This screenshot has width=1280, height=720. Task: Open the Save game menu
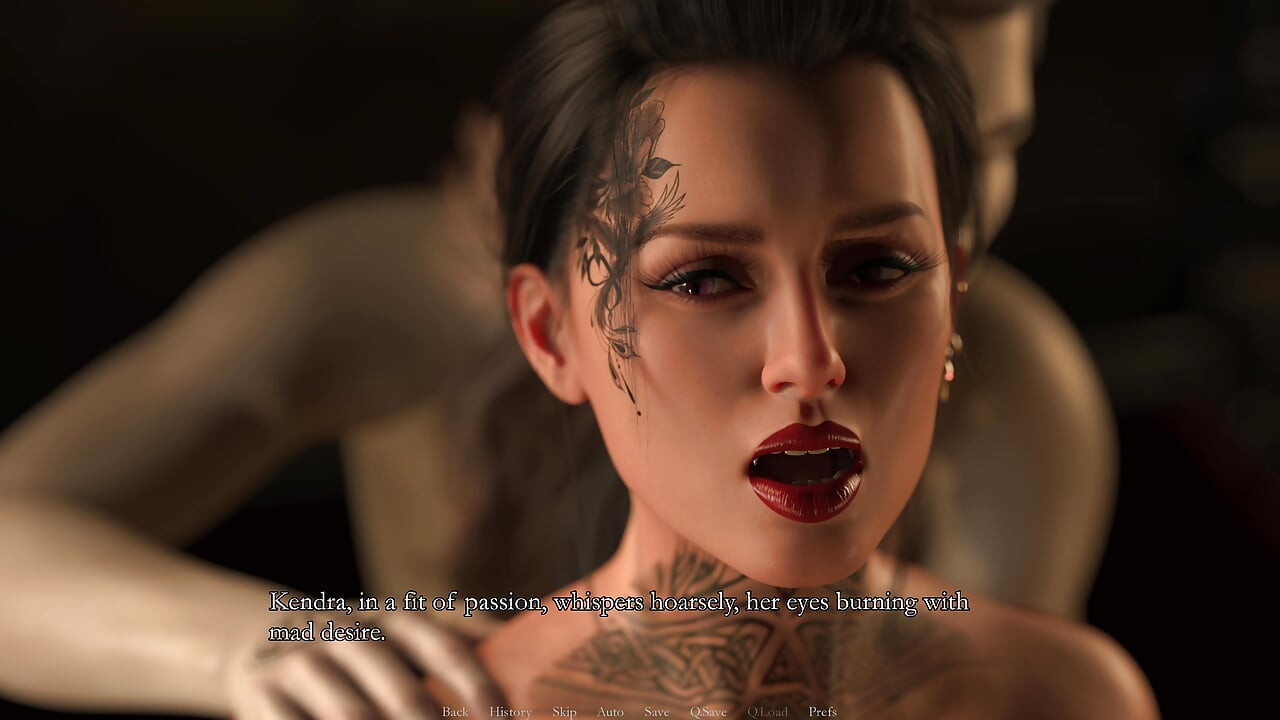657,712
